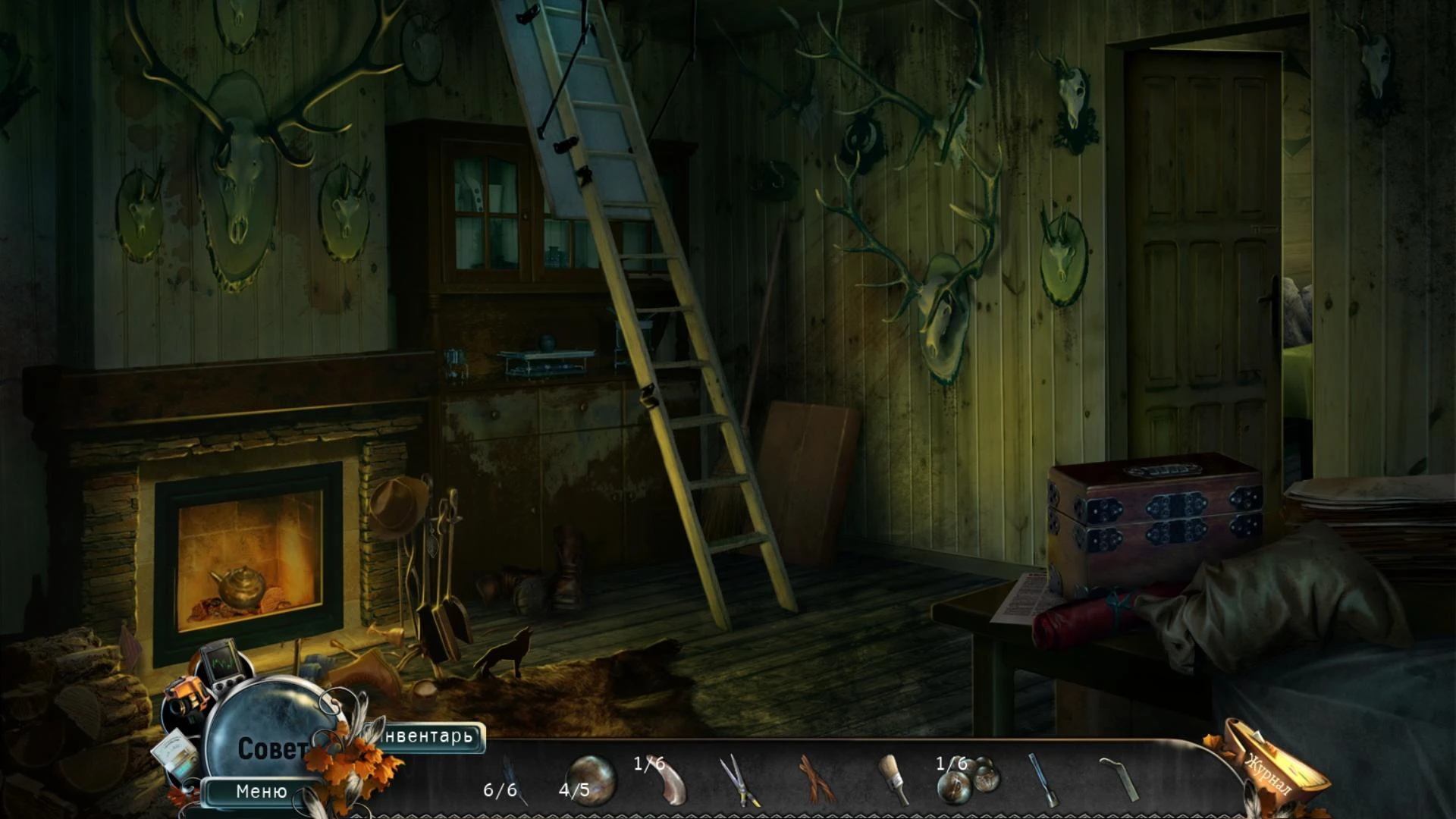Screen dimensions: 1456x819
Task: Choose the chisel inventory item
Action: [x=1041, y=780]
